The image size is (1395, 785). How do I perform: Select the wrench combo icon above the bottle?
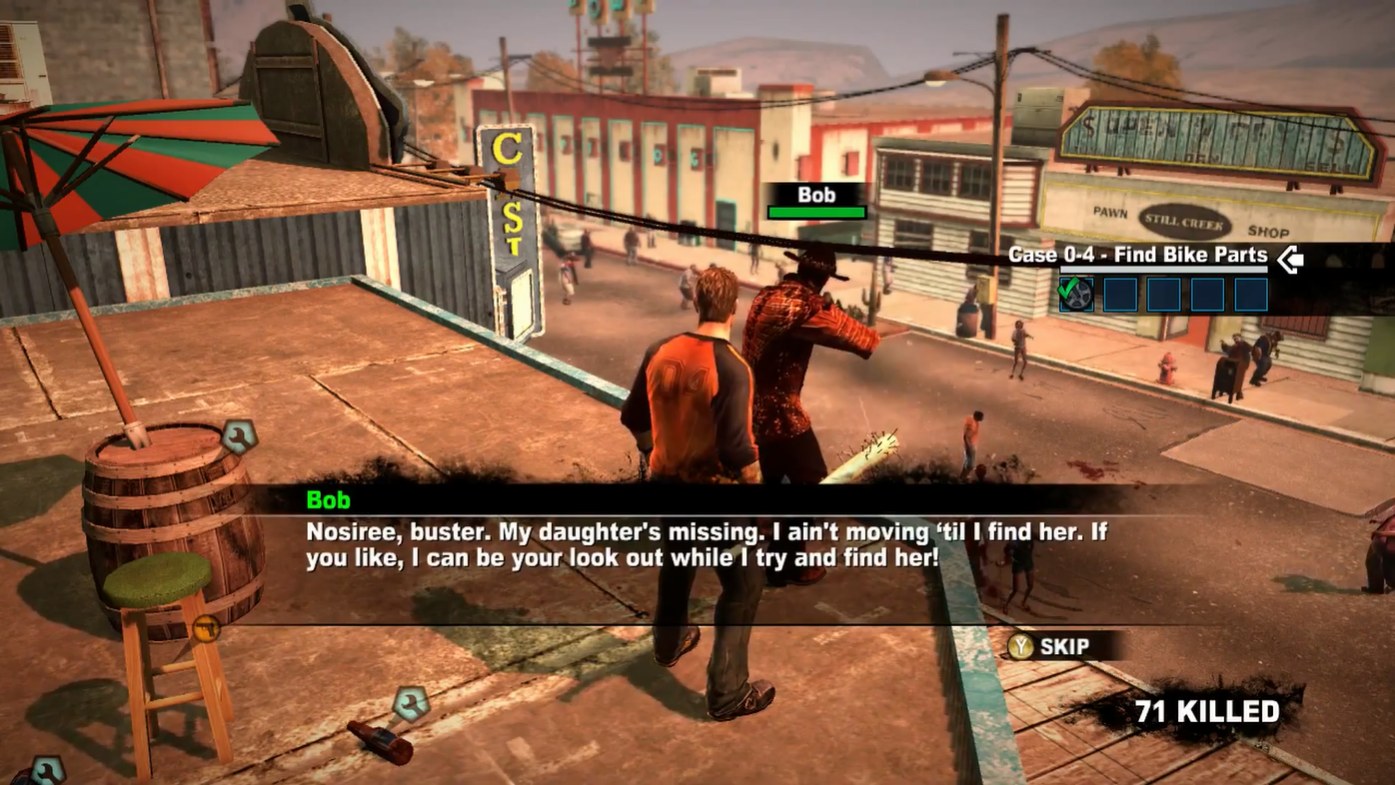pos(410,704)
